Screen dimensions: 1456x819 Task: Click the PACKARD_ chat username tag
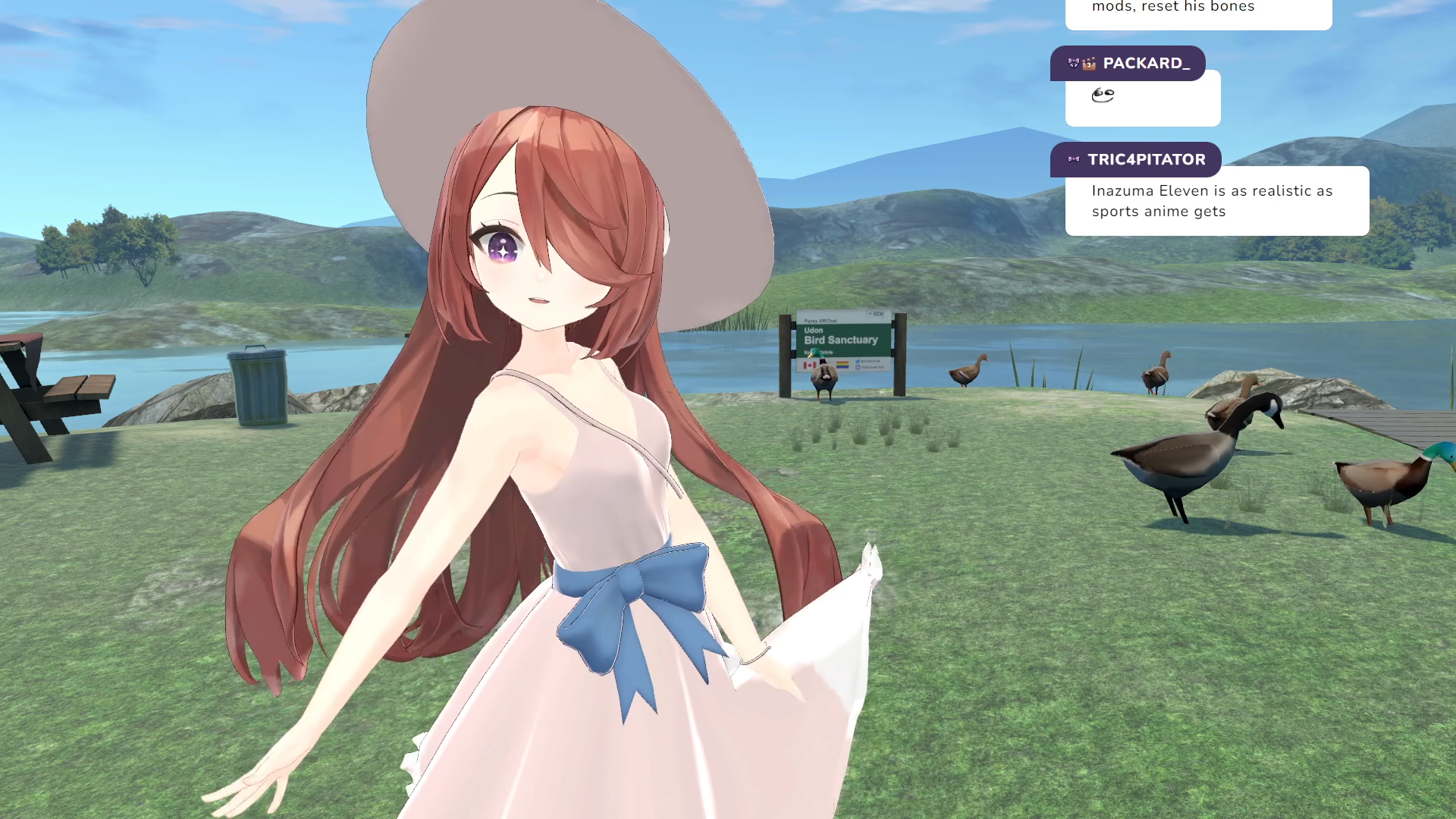pyautogui.click(x=1128, y=64)
